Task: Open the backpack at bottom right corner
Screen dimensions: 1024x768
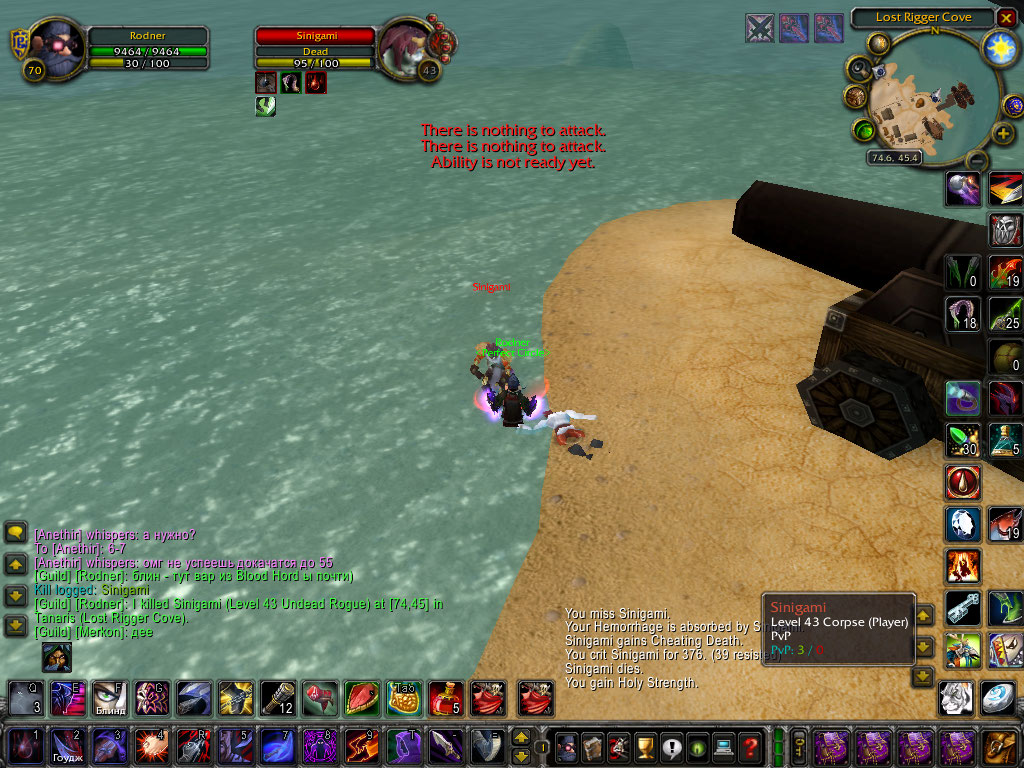Action: pyautogui.click(x=1001, y=747)
